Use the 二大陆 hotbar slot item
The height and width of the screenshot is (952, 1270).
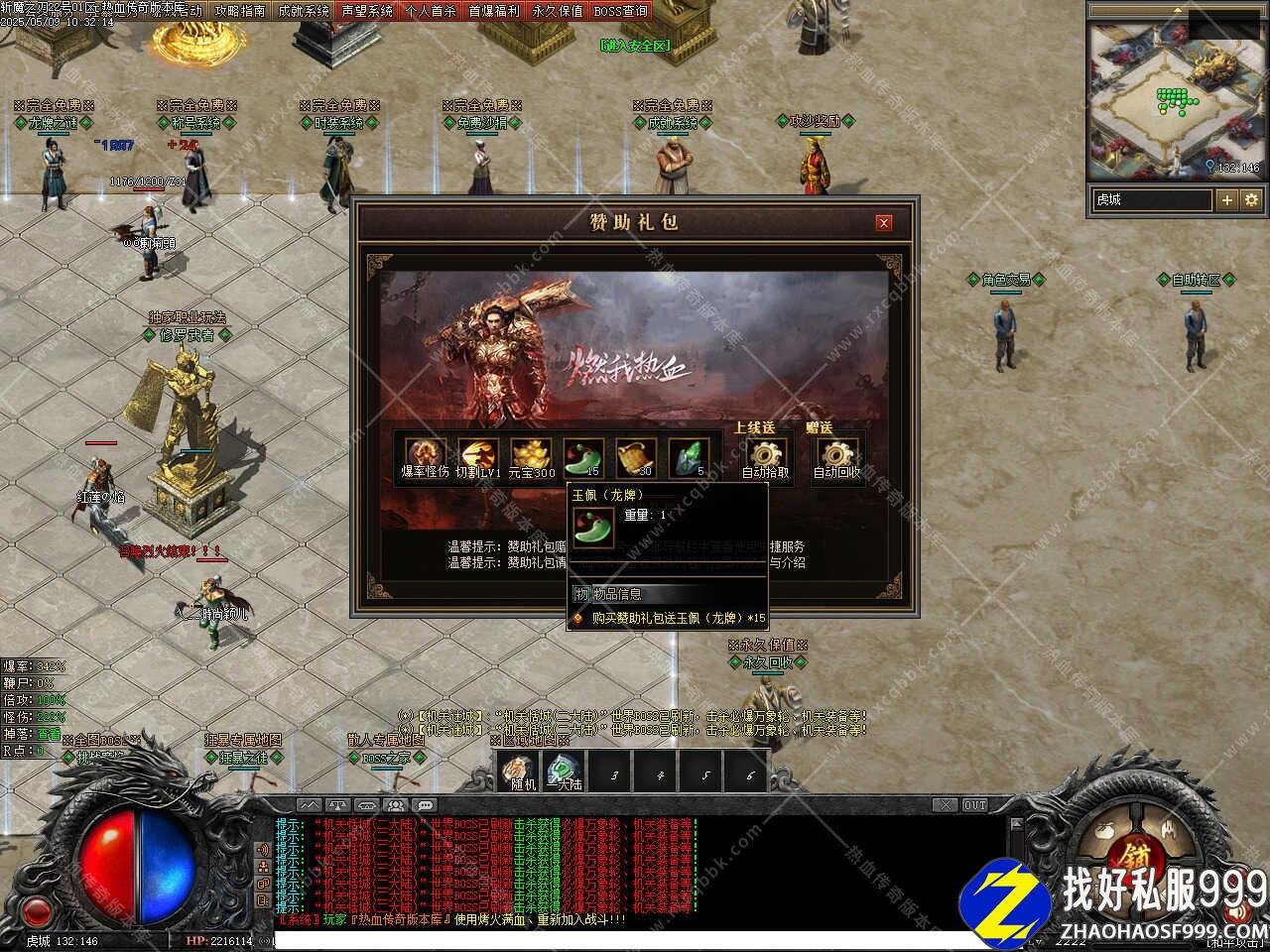click(x=564, y=771)
